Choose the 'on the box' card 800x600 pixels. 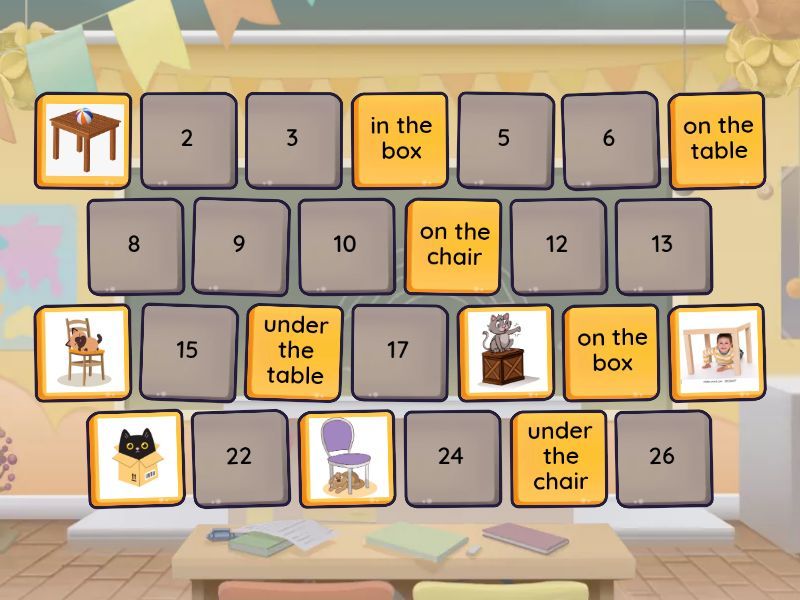point(612,351)
